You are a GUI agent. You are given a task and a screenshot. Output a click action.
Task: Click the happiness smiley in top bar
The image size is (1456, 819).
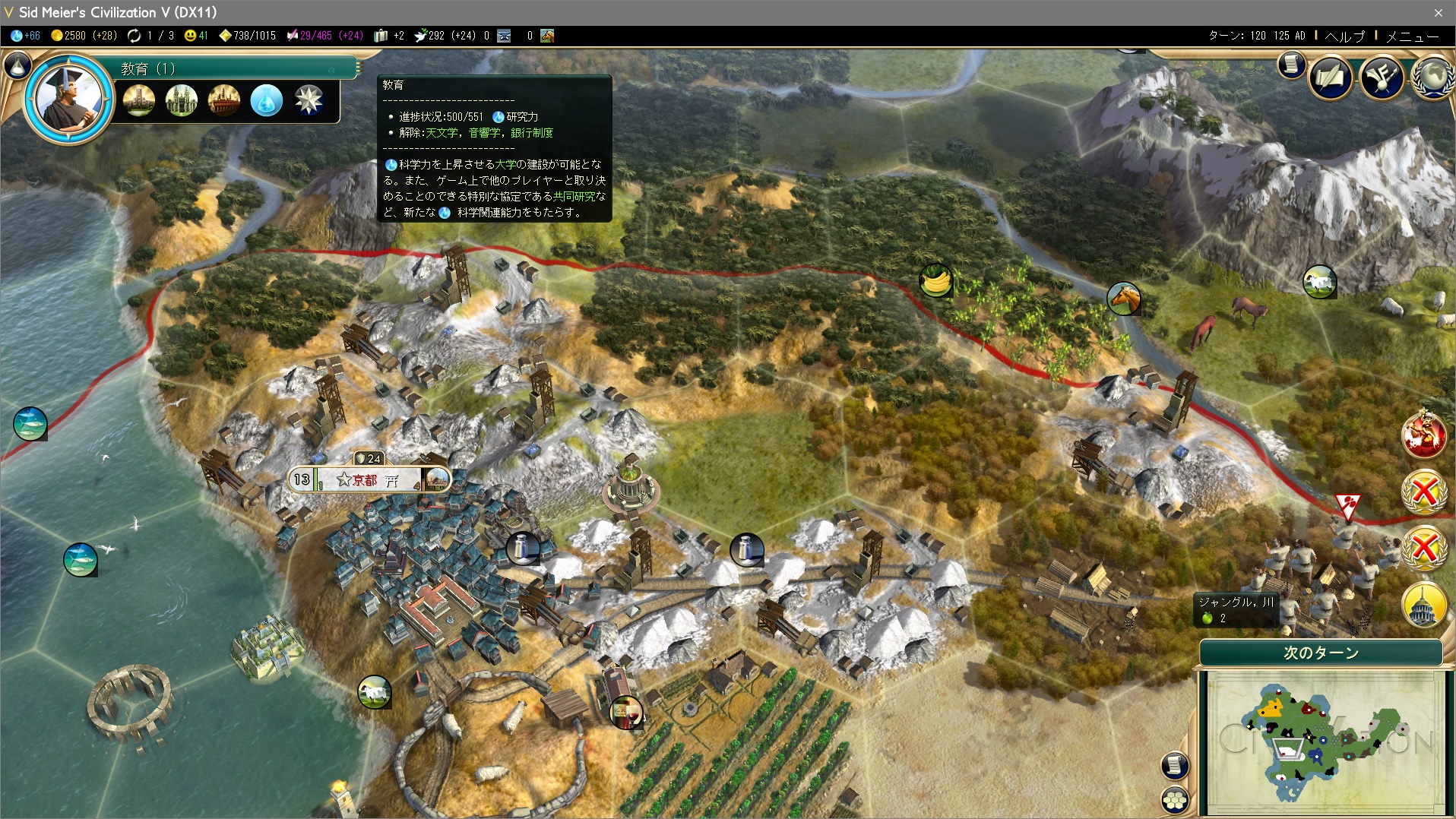click(x=196, y=36)
